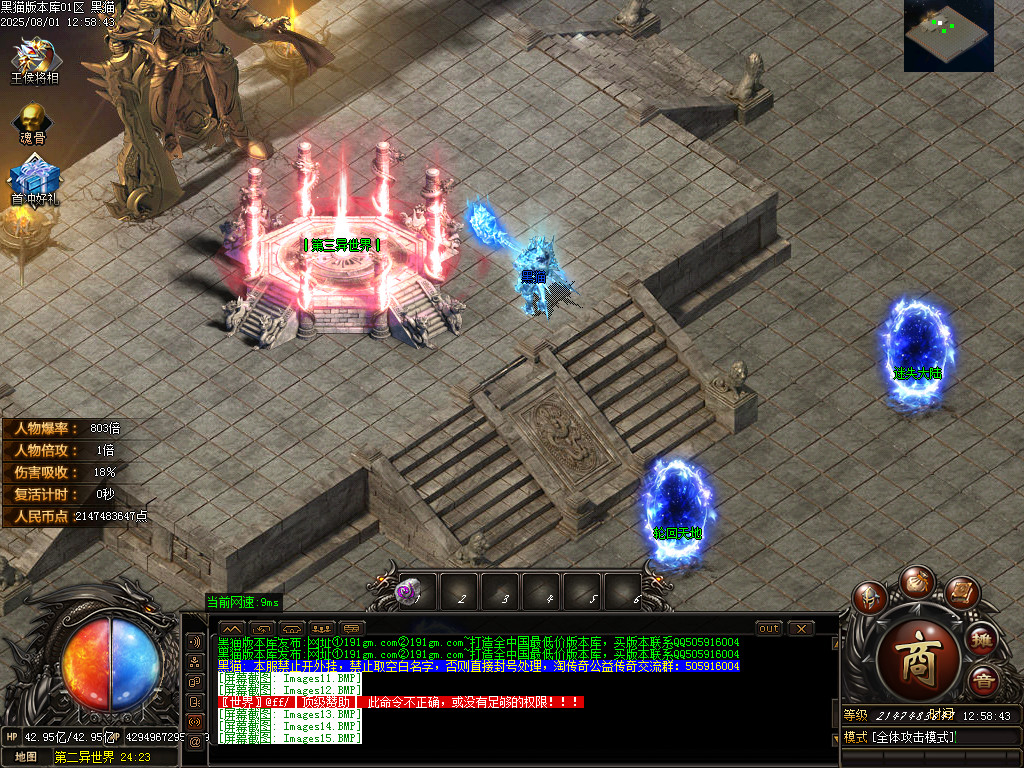
Task: Select the 第三异世界 teleport altar label
Action: 342,245
